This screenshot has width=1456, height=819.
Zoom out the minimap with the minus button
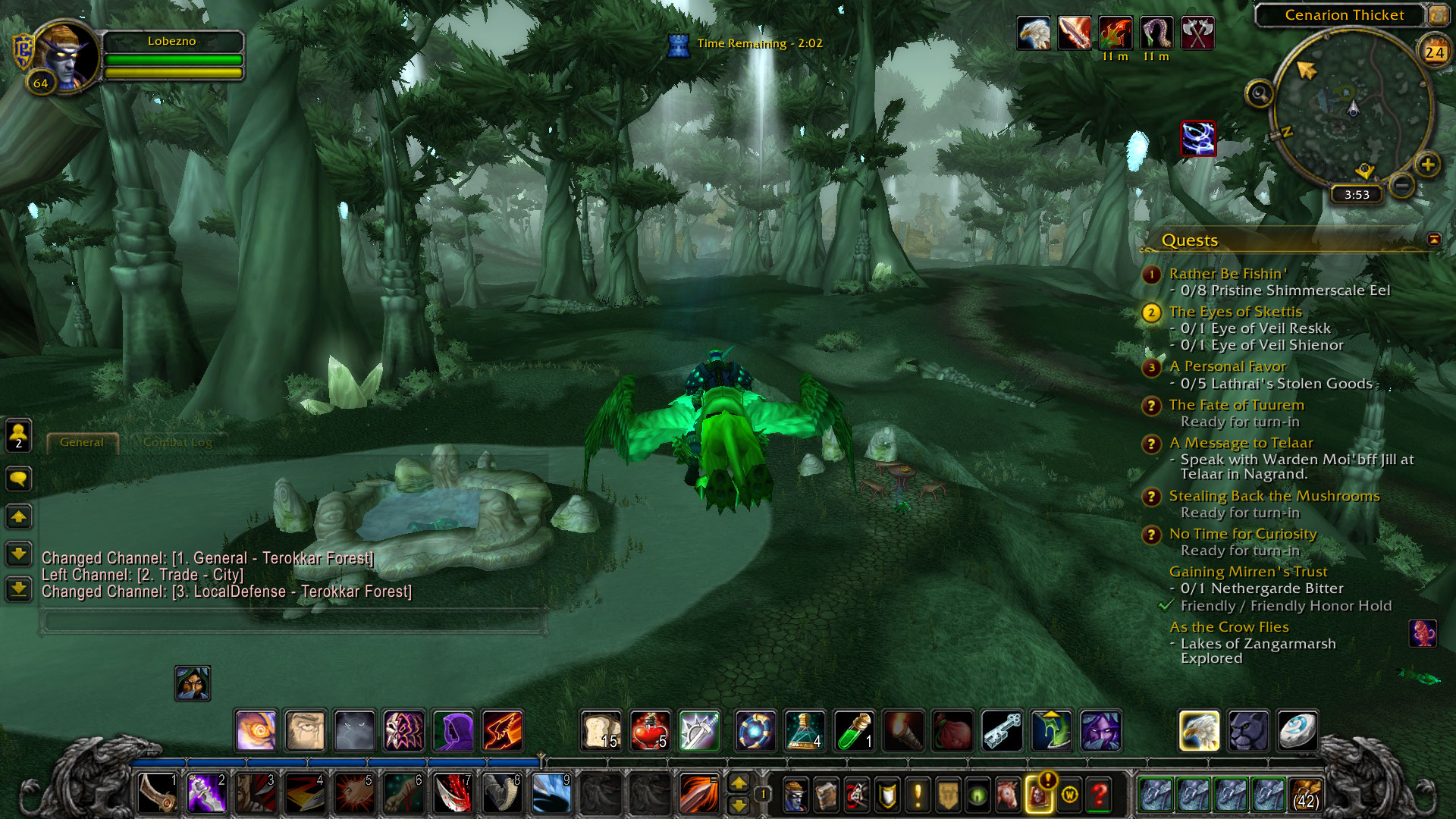pyautogui.click(x=1402, y=185)
